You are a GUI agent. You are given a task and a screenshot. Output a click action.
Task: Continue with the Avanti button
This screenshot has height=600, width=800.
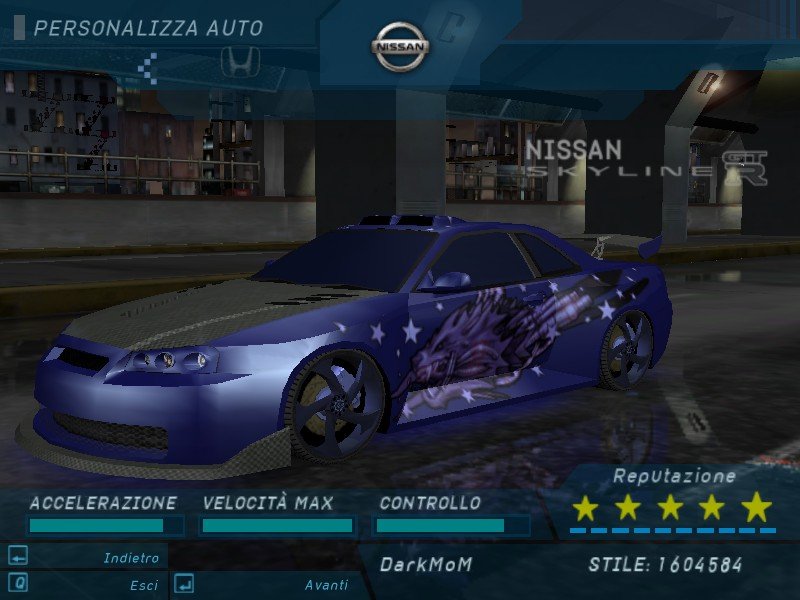pos(326,585)
